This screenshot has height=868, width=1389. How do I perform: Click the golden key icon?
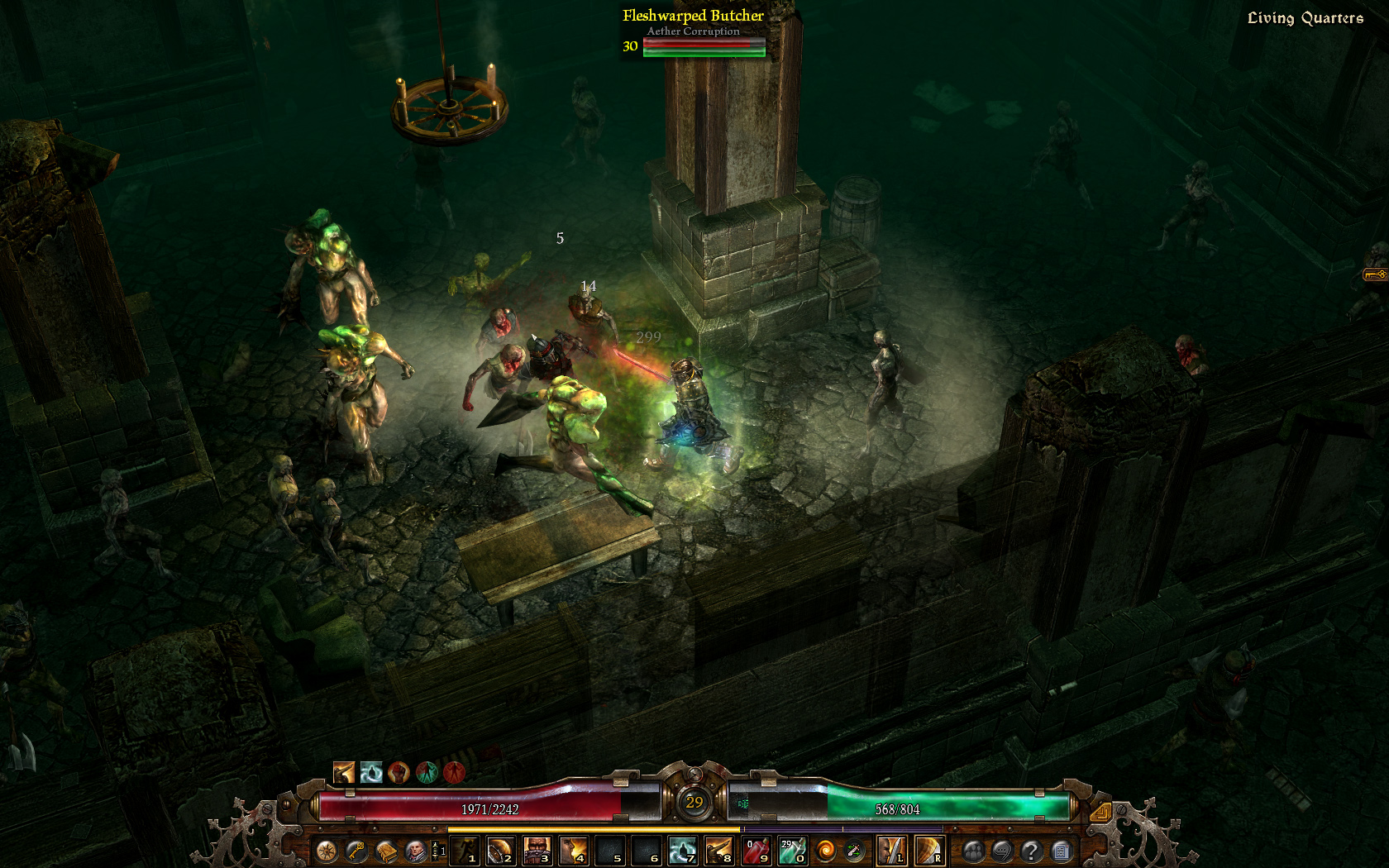[x=356, y=851]
